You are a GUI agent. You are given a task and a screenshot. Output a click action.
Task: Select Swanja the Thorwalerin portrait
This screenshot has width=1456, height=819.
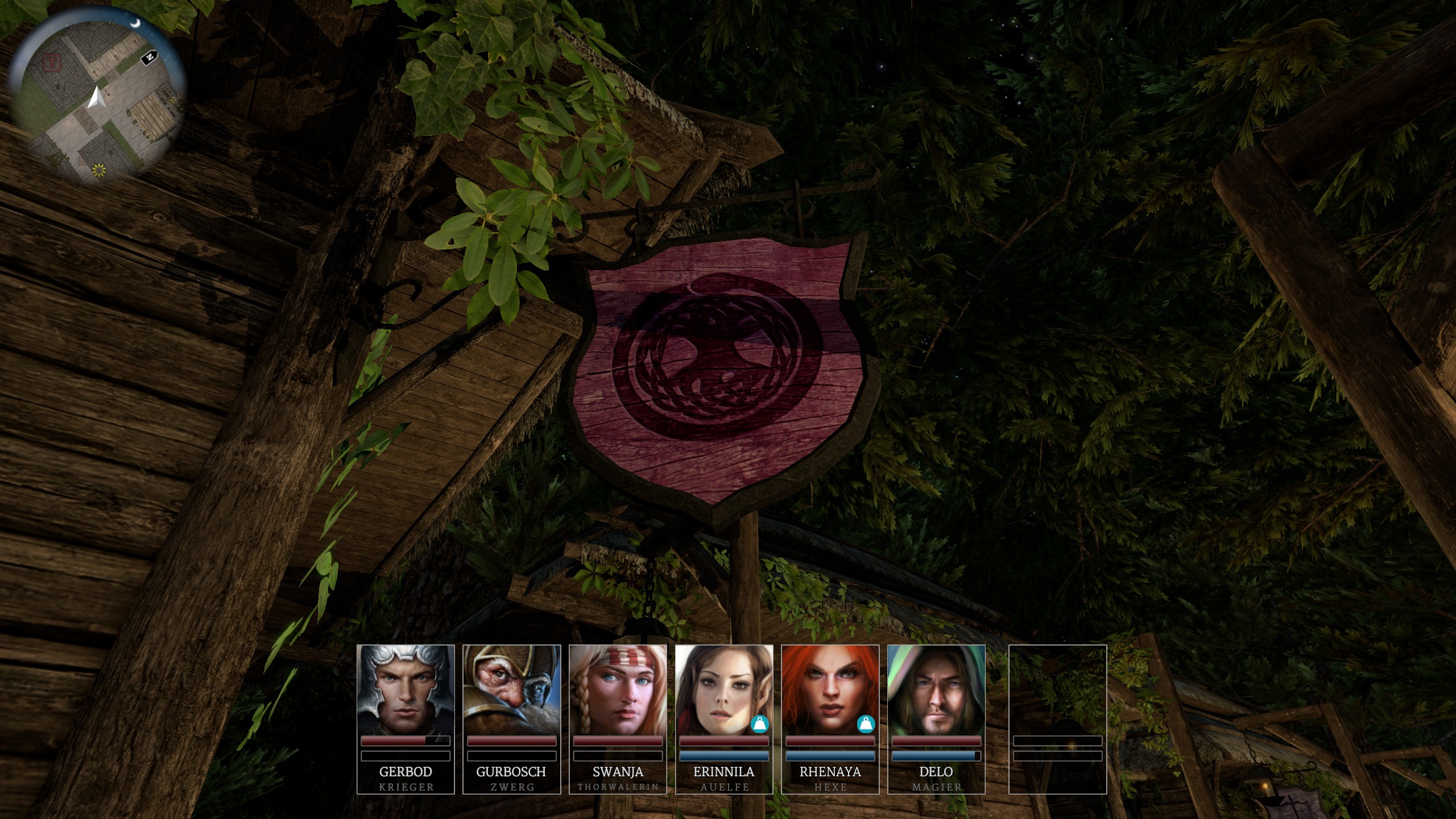(x=618, y=689)
